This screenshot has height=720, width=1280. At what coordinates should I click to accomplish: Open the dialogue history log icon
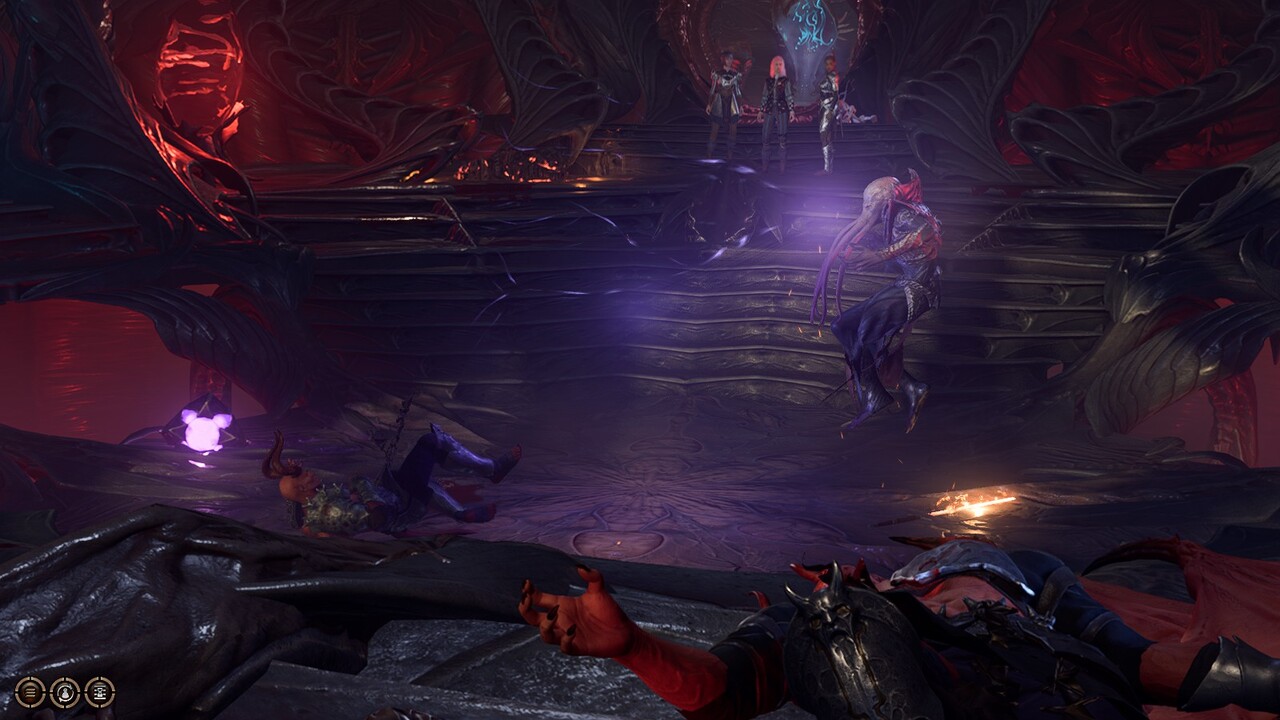click(99, 692)
